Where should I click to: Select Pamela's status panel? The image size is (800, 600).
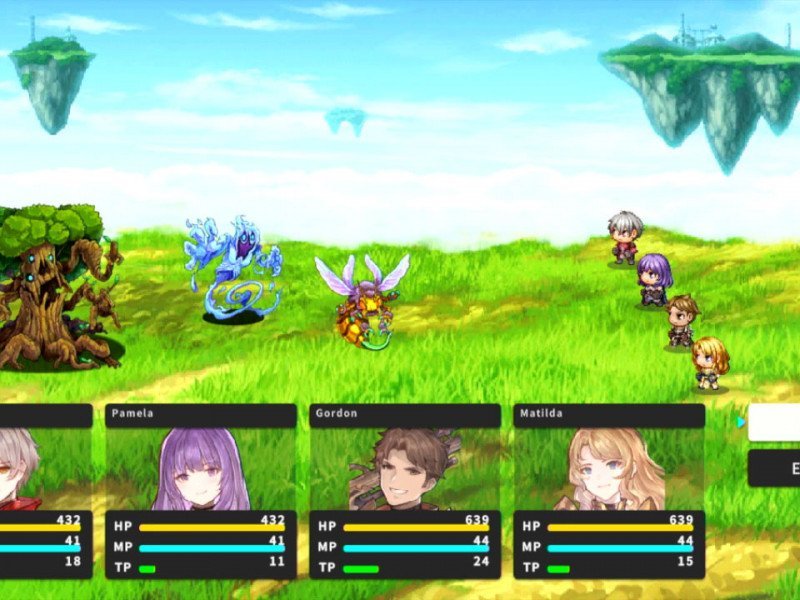click(x=200, y=491)
